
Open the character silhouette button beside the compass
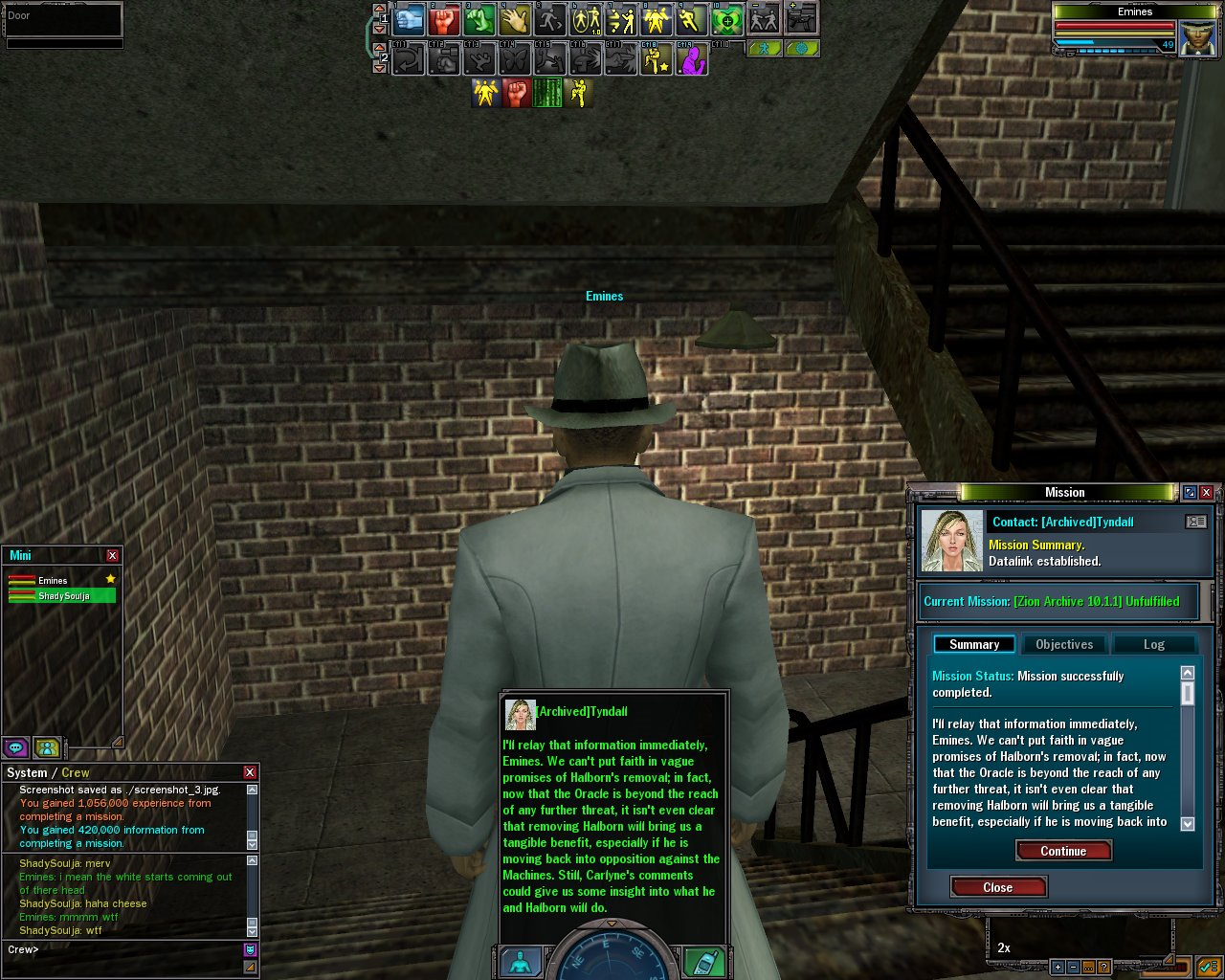[521, 962]
